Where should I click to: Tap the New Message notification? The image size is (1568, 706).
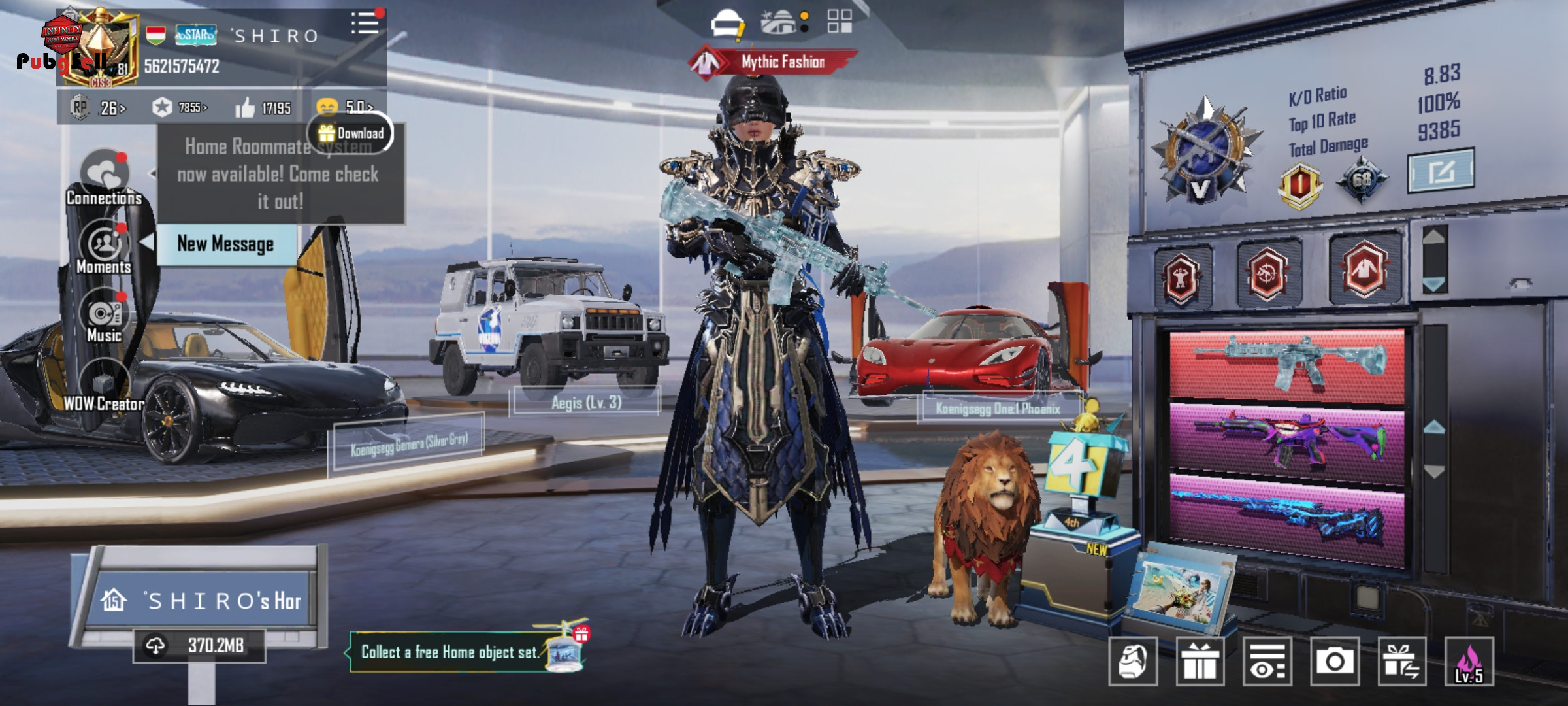(225, 244)
